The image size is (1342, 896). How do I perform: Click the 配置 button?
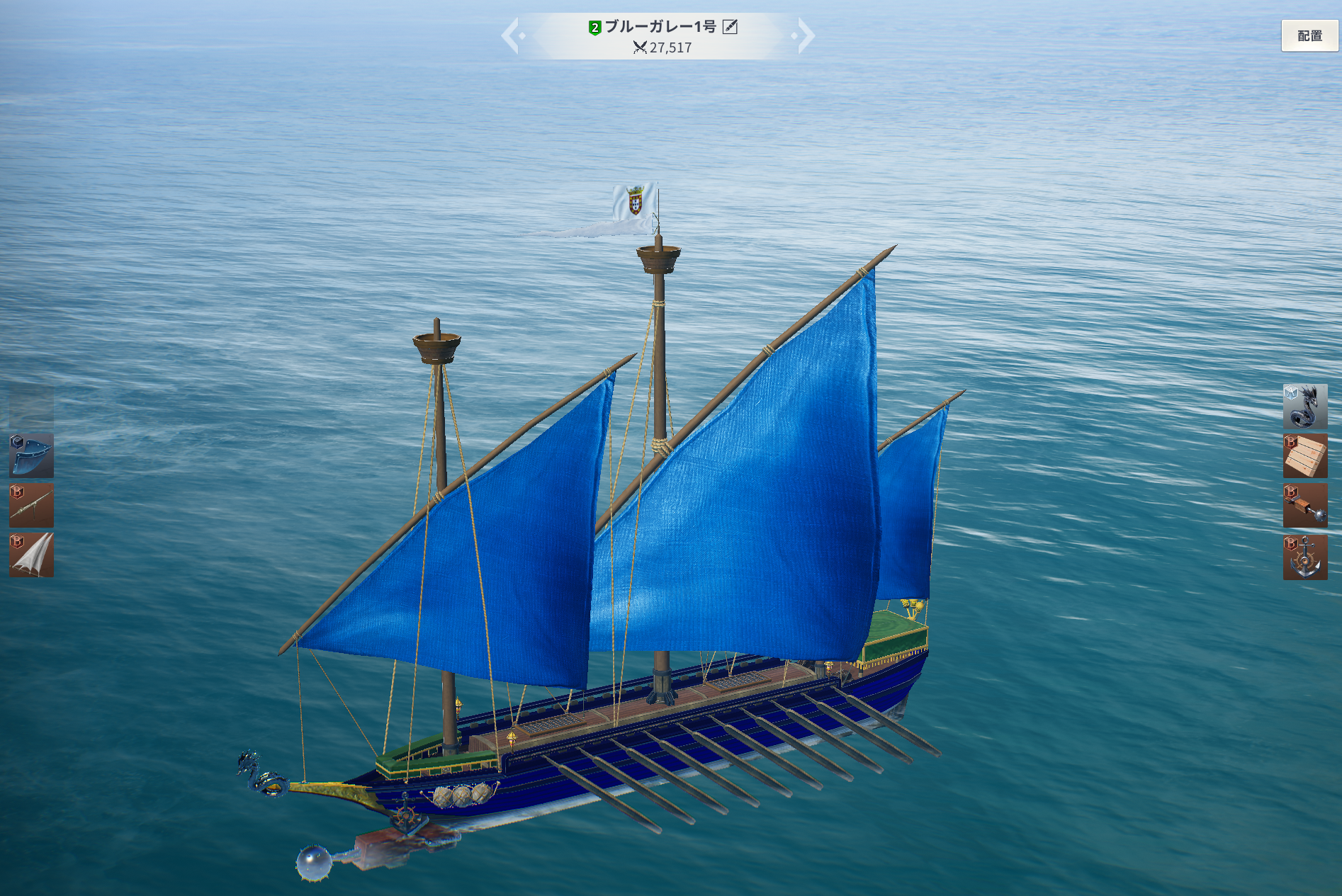1309,35
